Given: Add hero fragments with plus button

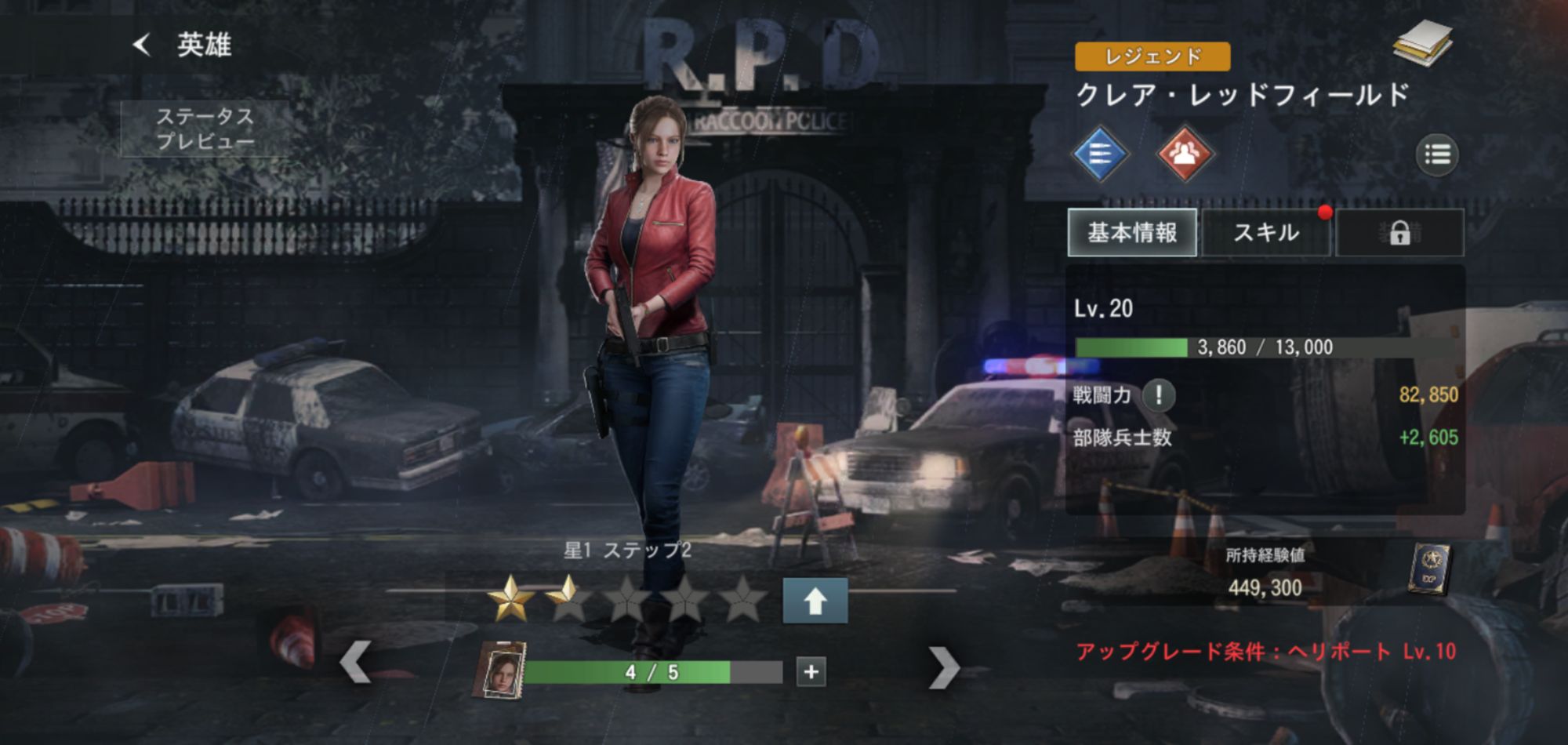Looking at the screenshot, I should coord(811,672).
